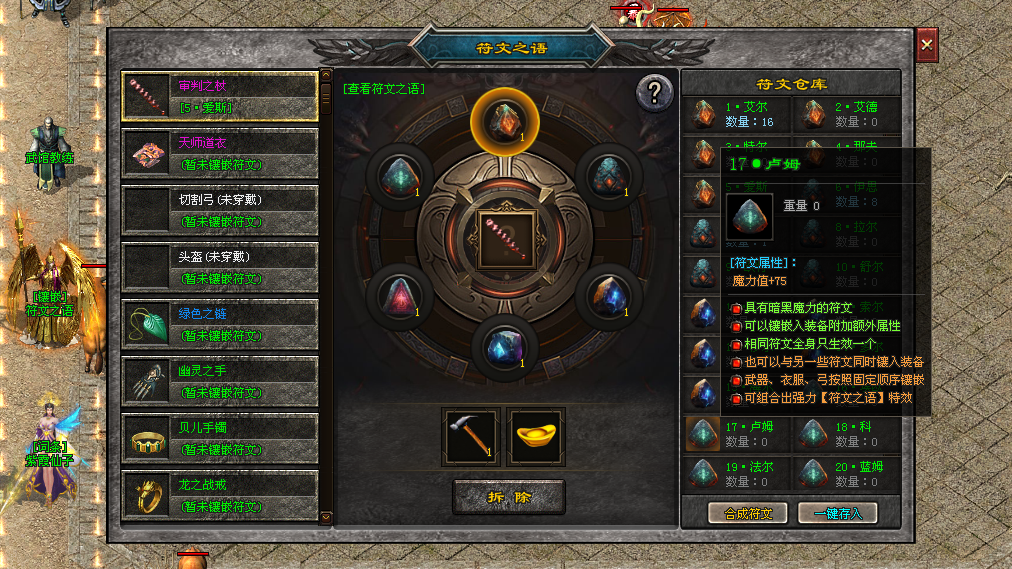The image size is (1012, 569).
Task: Choose the 天师道衣 equipment row
Action: point(220,153)
